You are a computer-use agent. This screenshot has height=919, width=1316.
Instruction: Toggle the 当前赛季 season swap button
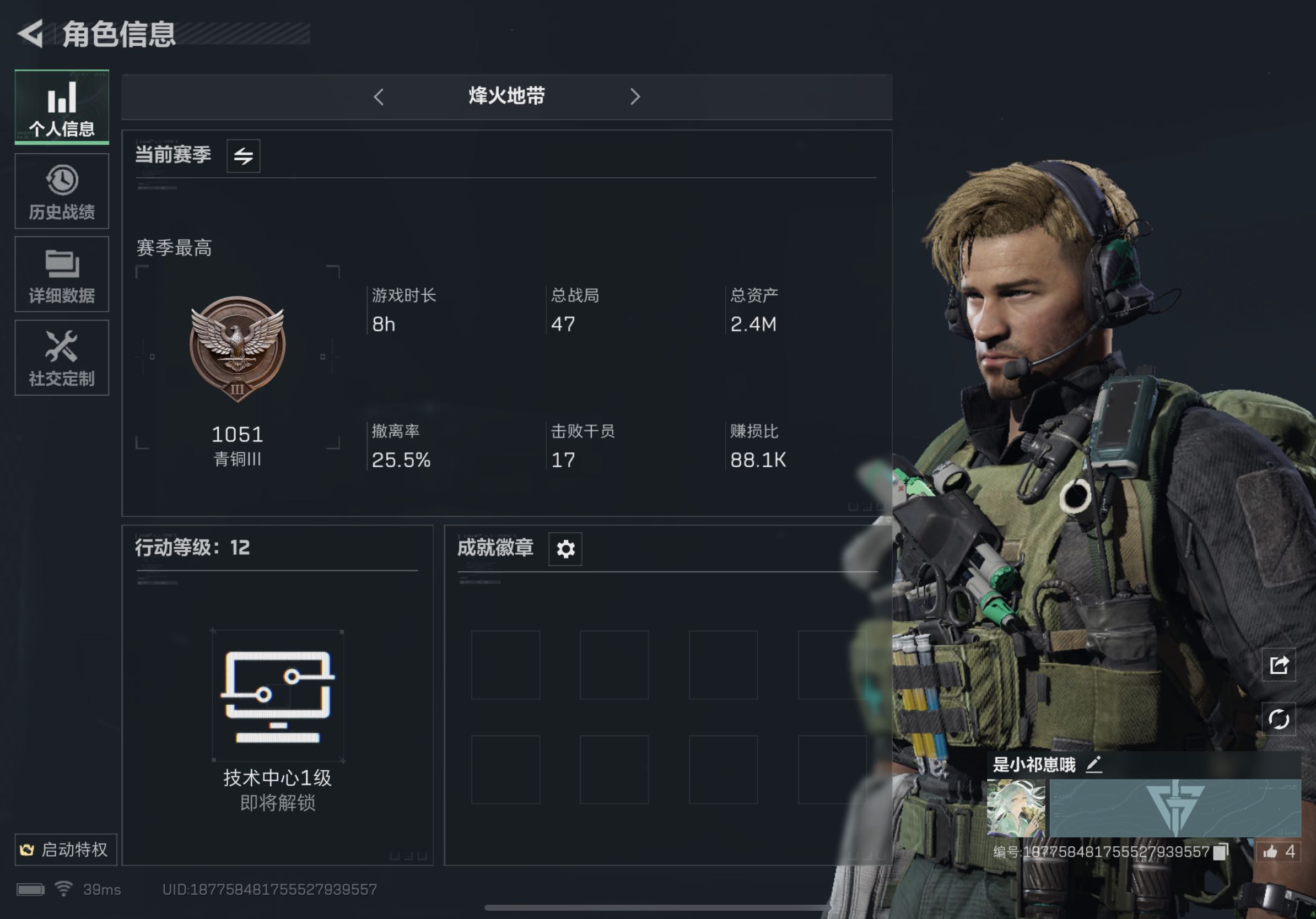pos(243,156)
